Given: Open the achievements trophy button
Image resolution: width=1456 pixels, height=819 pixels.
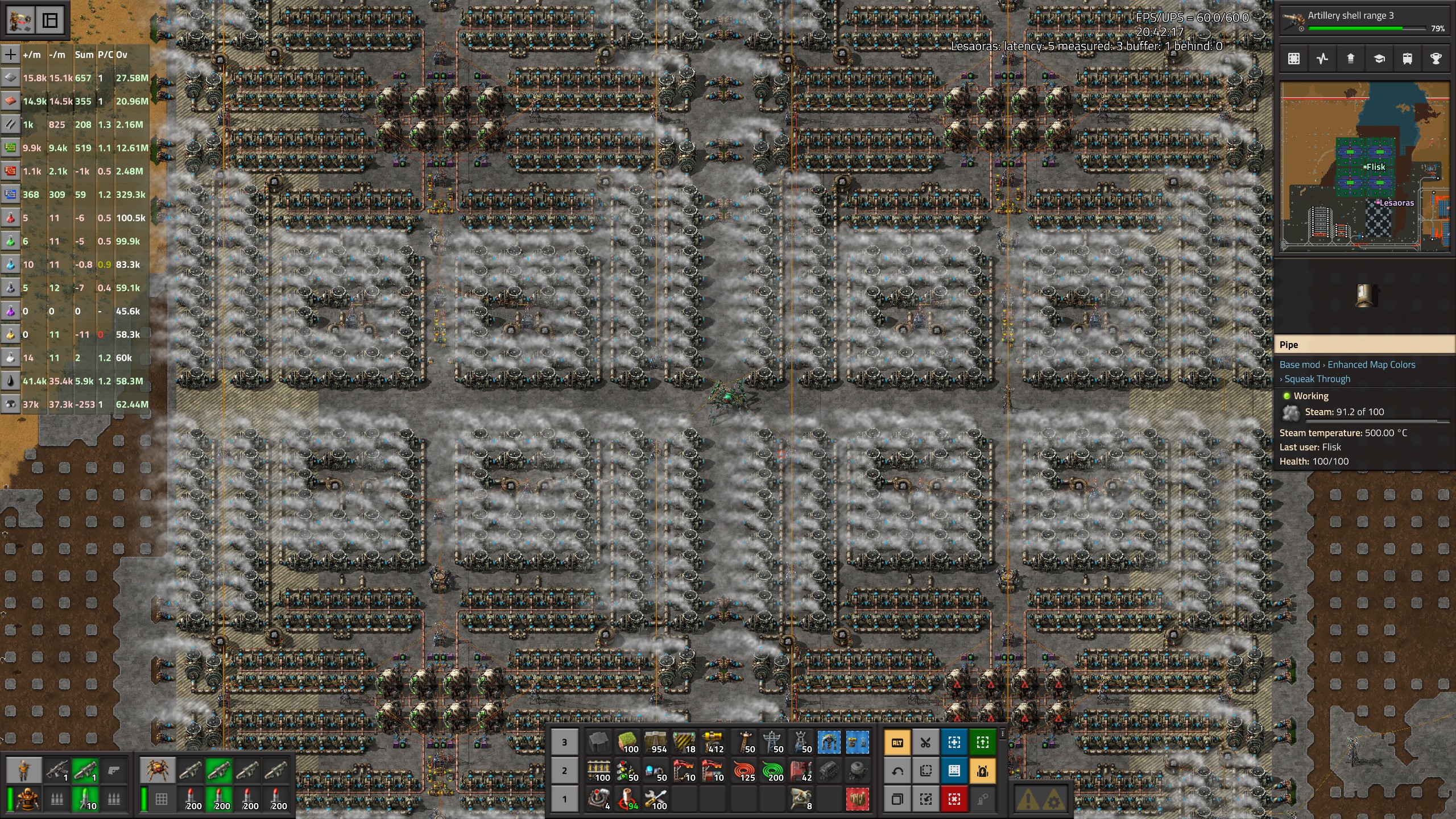Looking at the screenshot, I should [1436, 59].
